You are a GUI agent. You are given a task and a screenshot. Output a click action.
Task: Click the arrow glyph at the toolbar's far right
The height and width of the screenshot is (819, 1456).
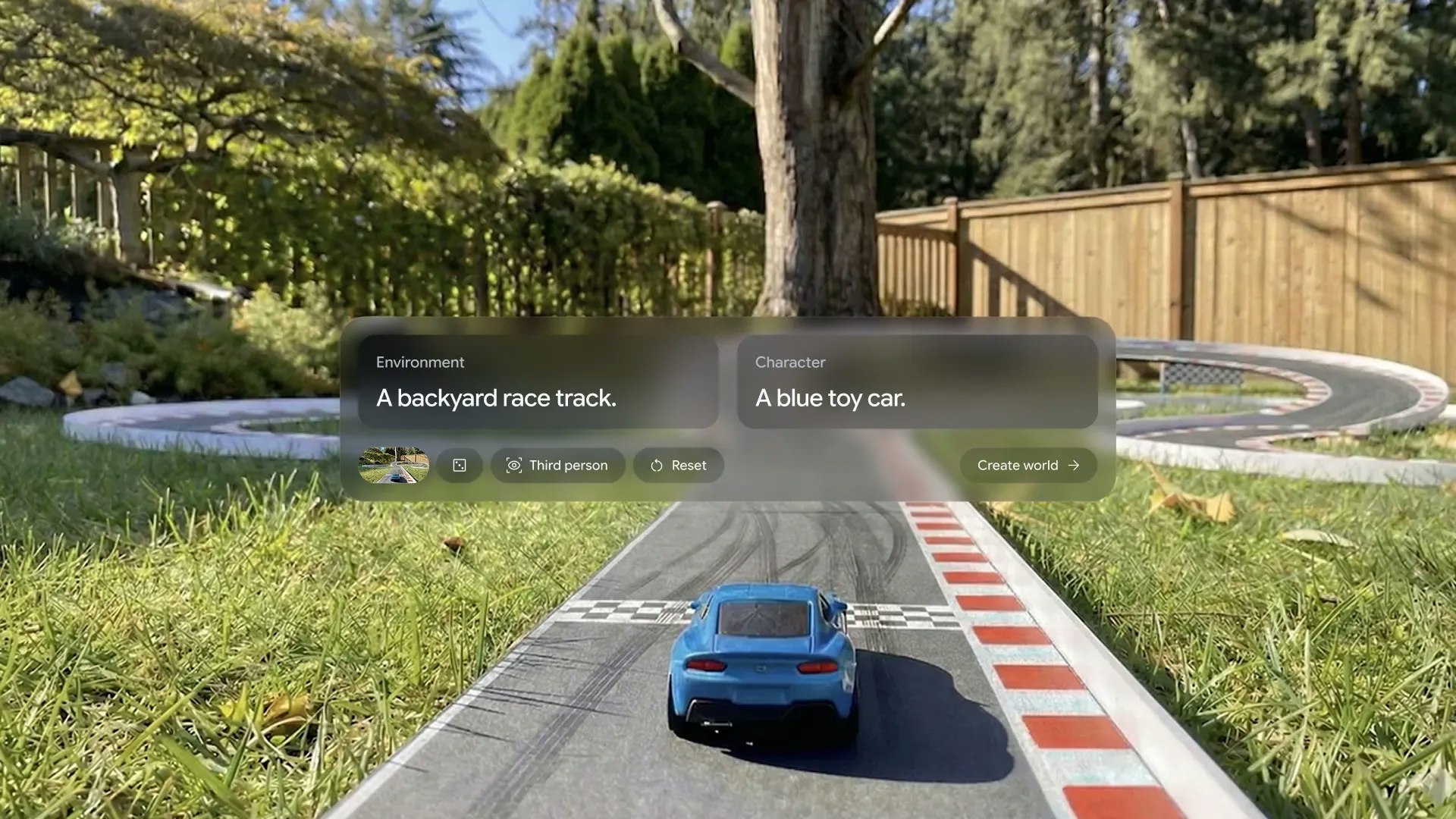[x=1075, y=465]
